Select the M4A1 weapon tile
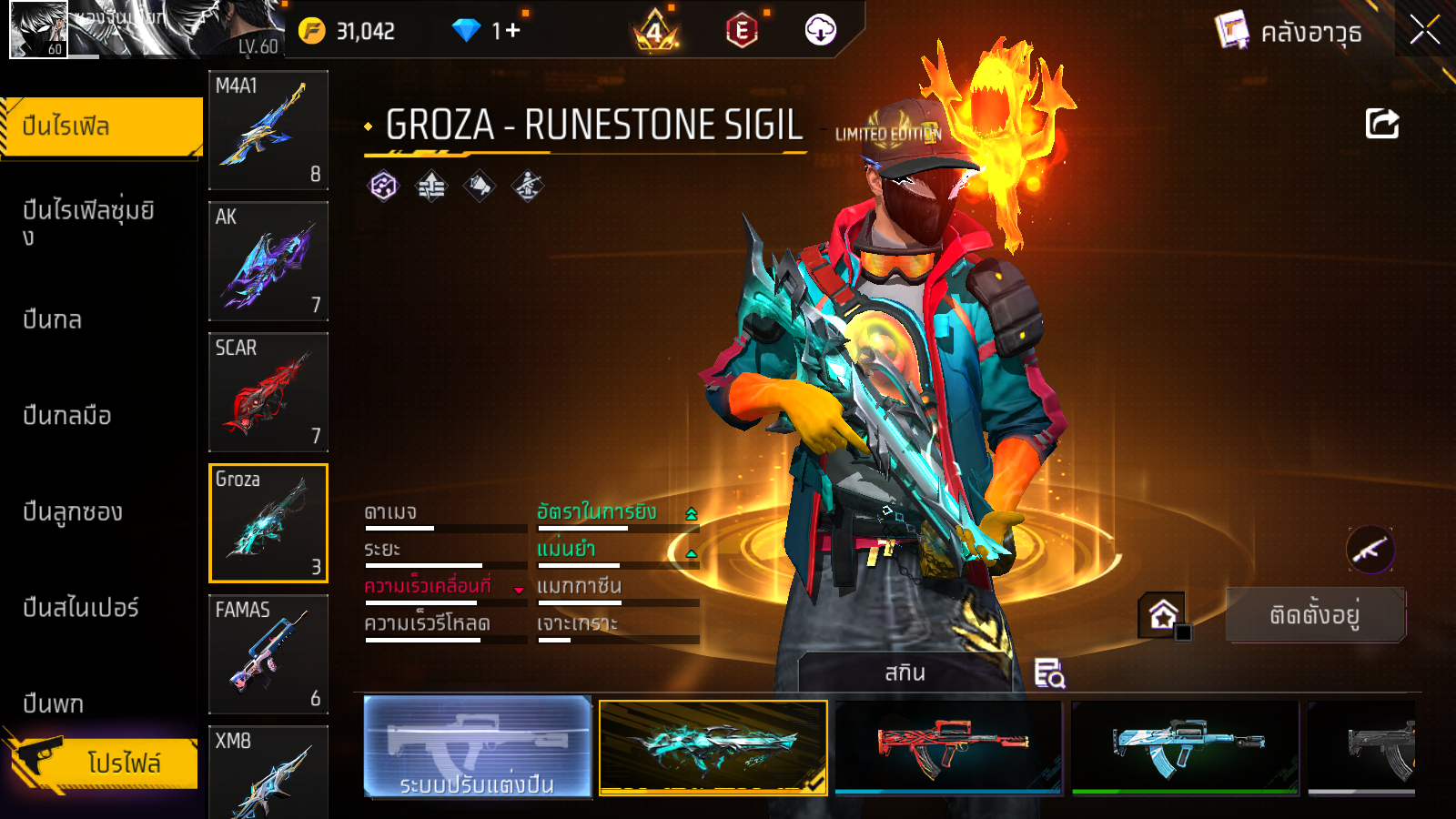Image resolution: width=1456 pixels, height=819 pixels. (x=268, y=130)
